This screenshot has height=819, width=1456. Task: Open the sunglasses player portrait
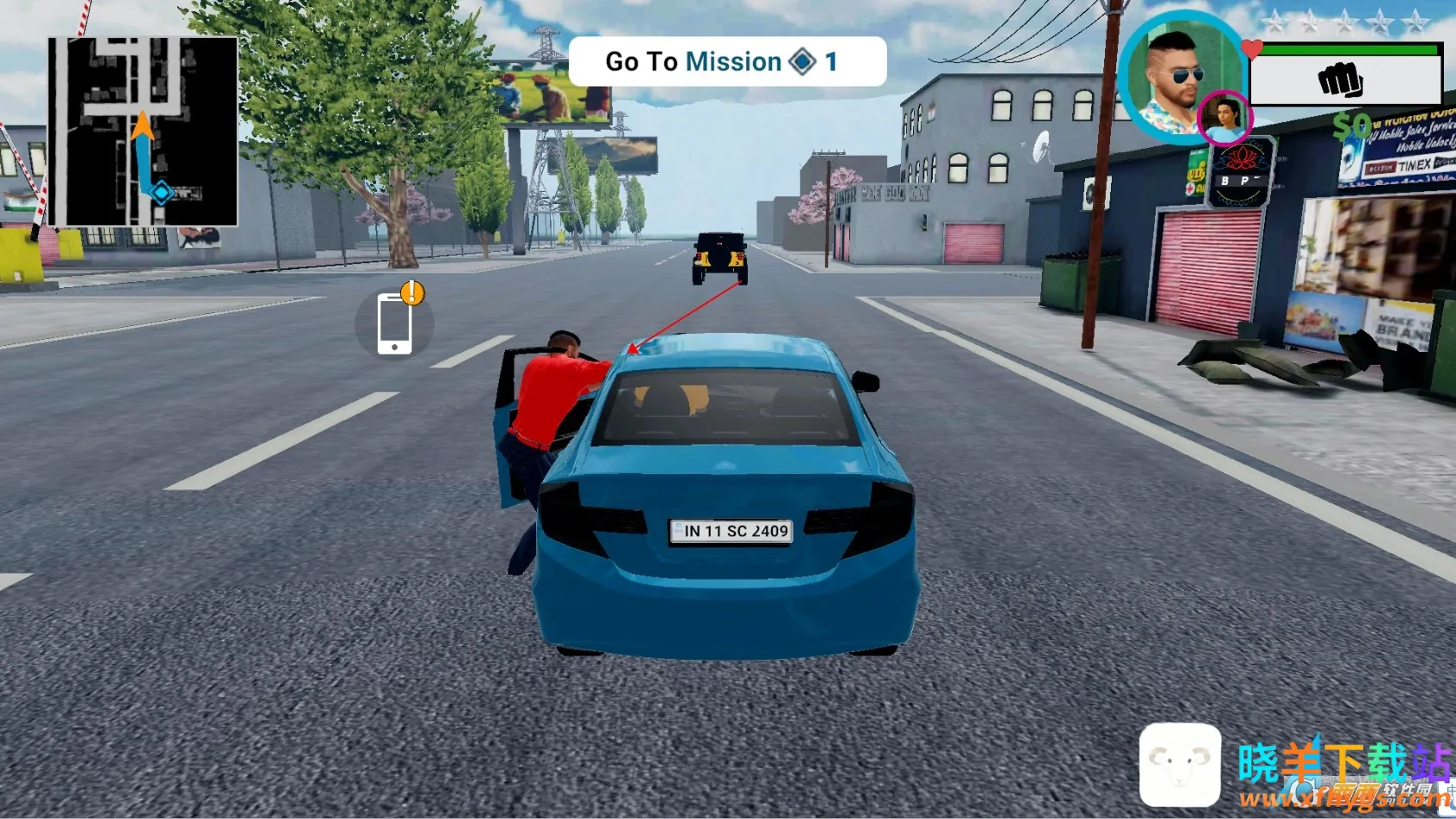[x=1175, y=75]
